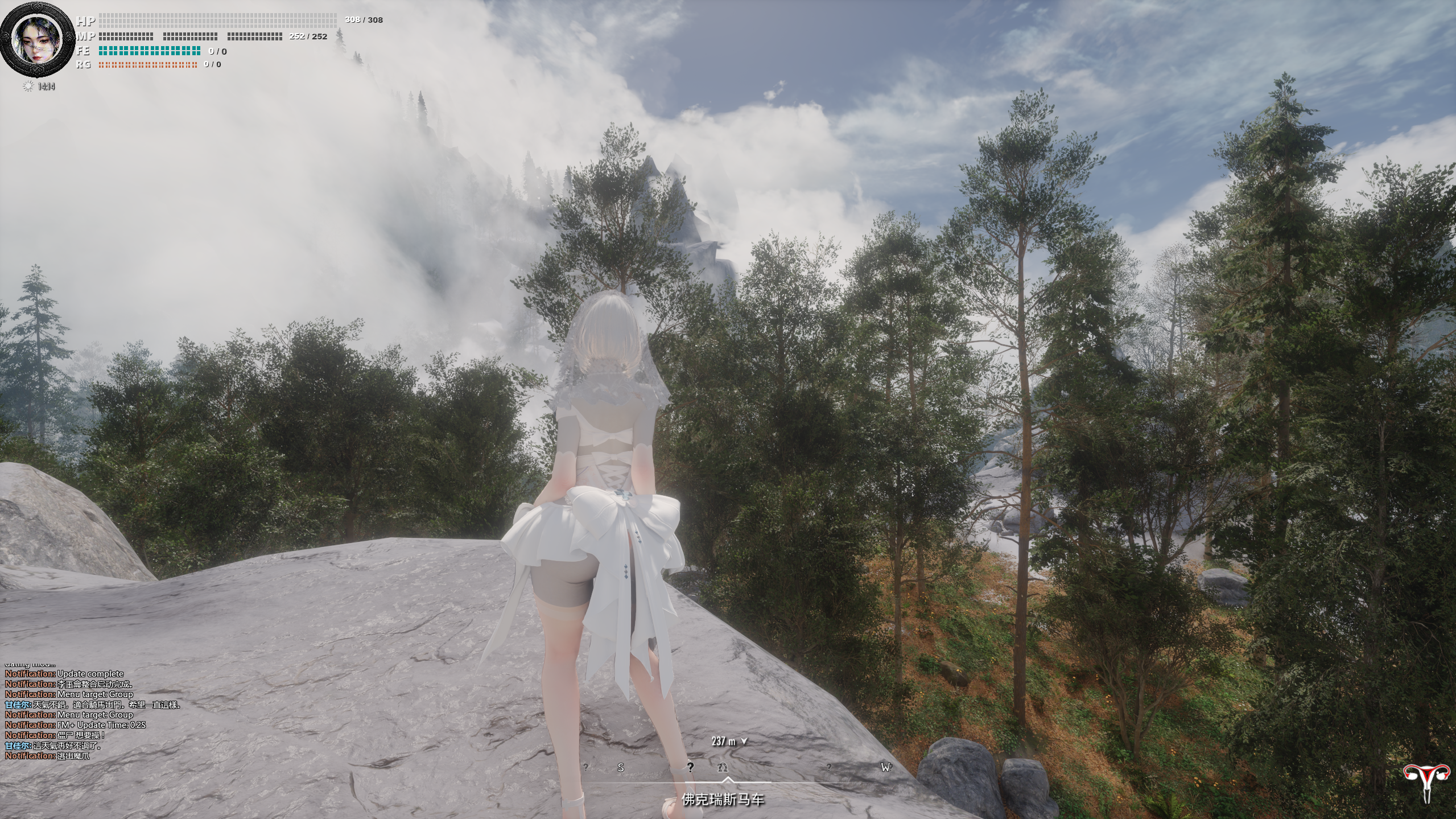This screenshot has width=1456, height=819.
Task: Click the character portrait in the ring frame
Action: click(x=38, y=40)
